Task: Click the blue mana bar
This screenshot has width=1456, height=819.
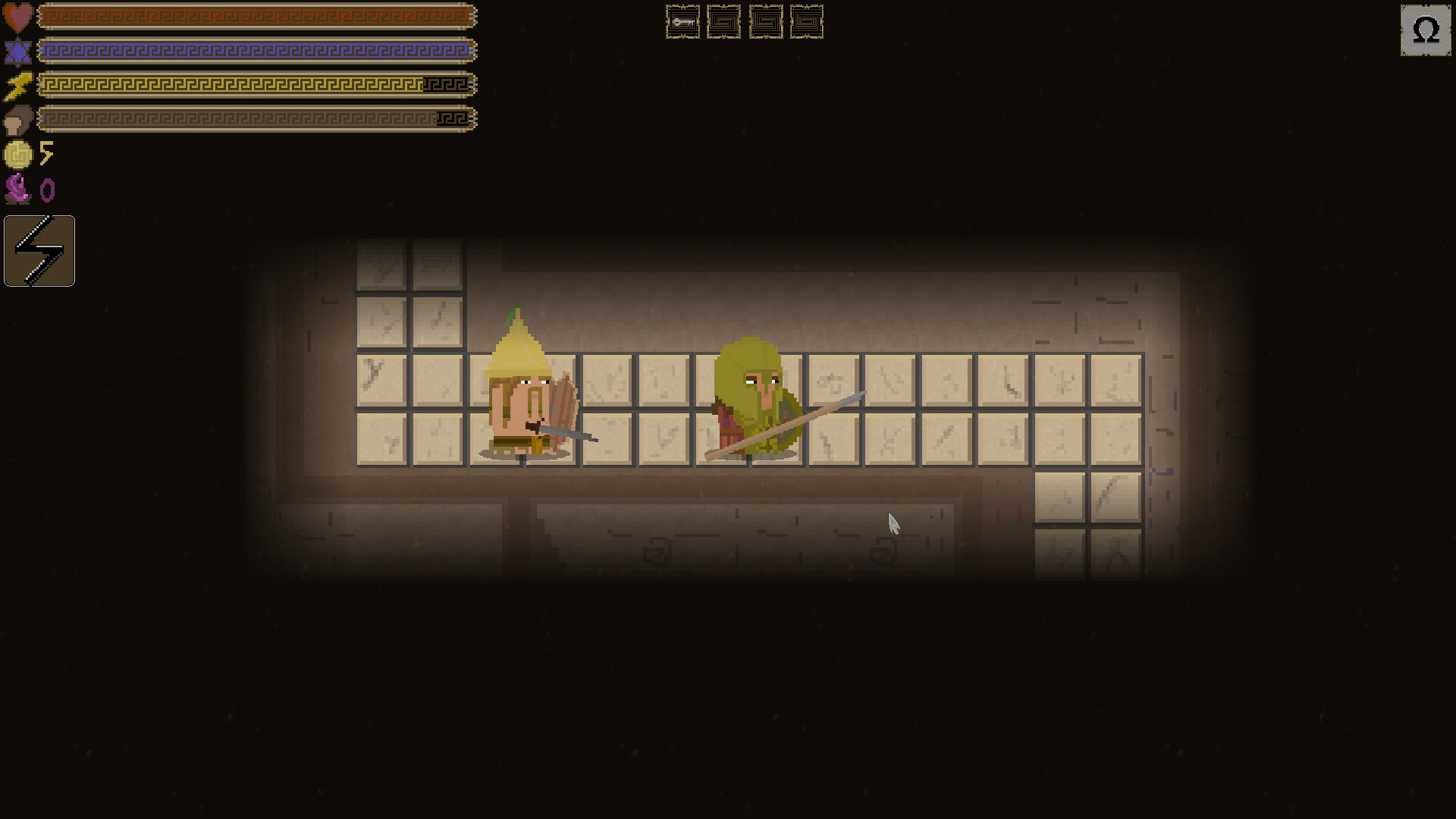Action: [258, 50]
